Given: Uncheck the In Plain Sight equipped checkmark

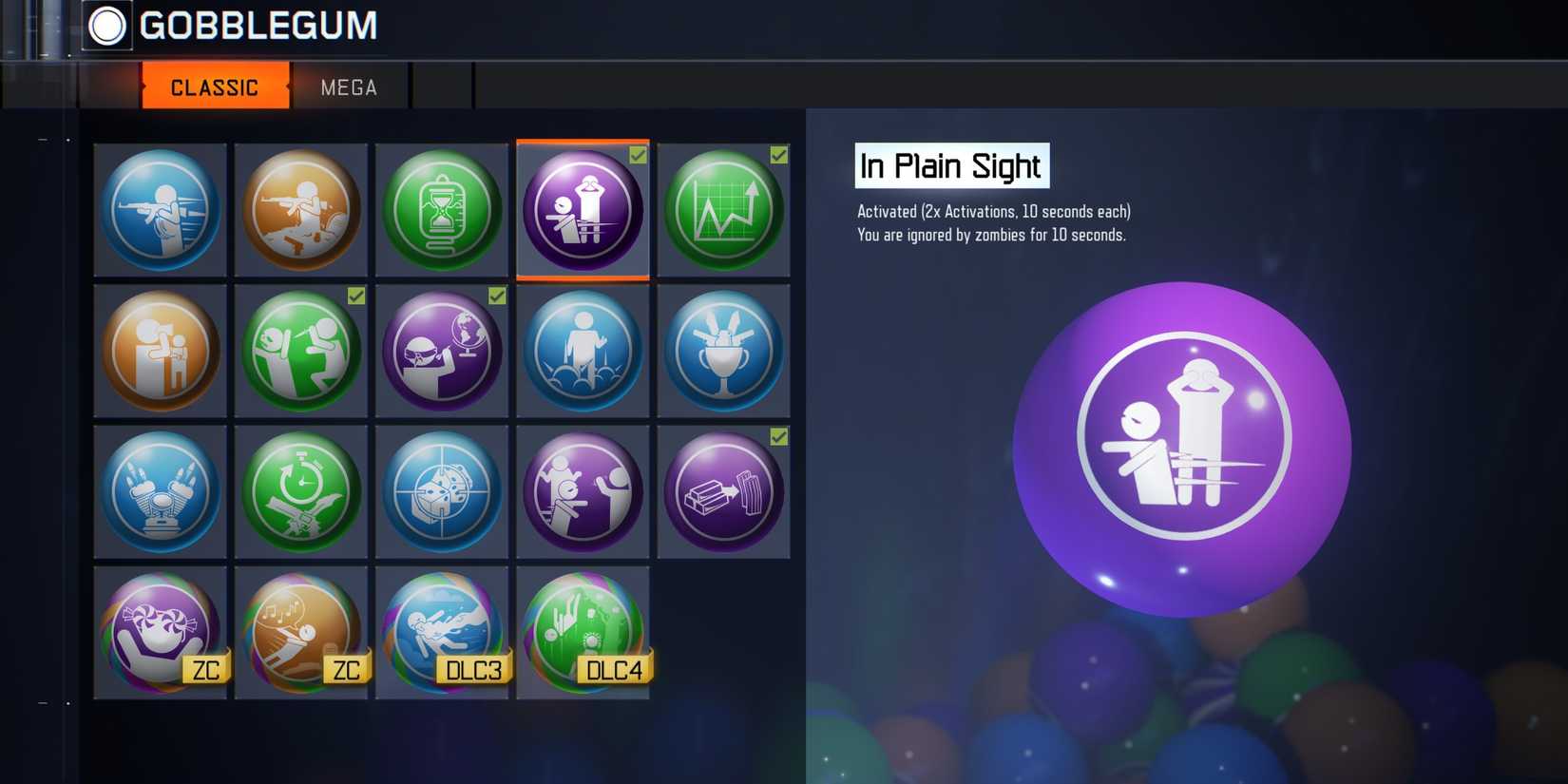Looking at the screenshot, I should [x=637, y=156].
